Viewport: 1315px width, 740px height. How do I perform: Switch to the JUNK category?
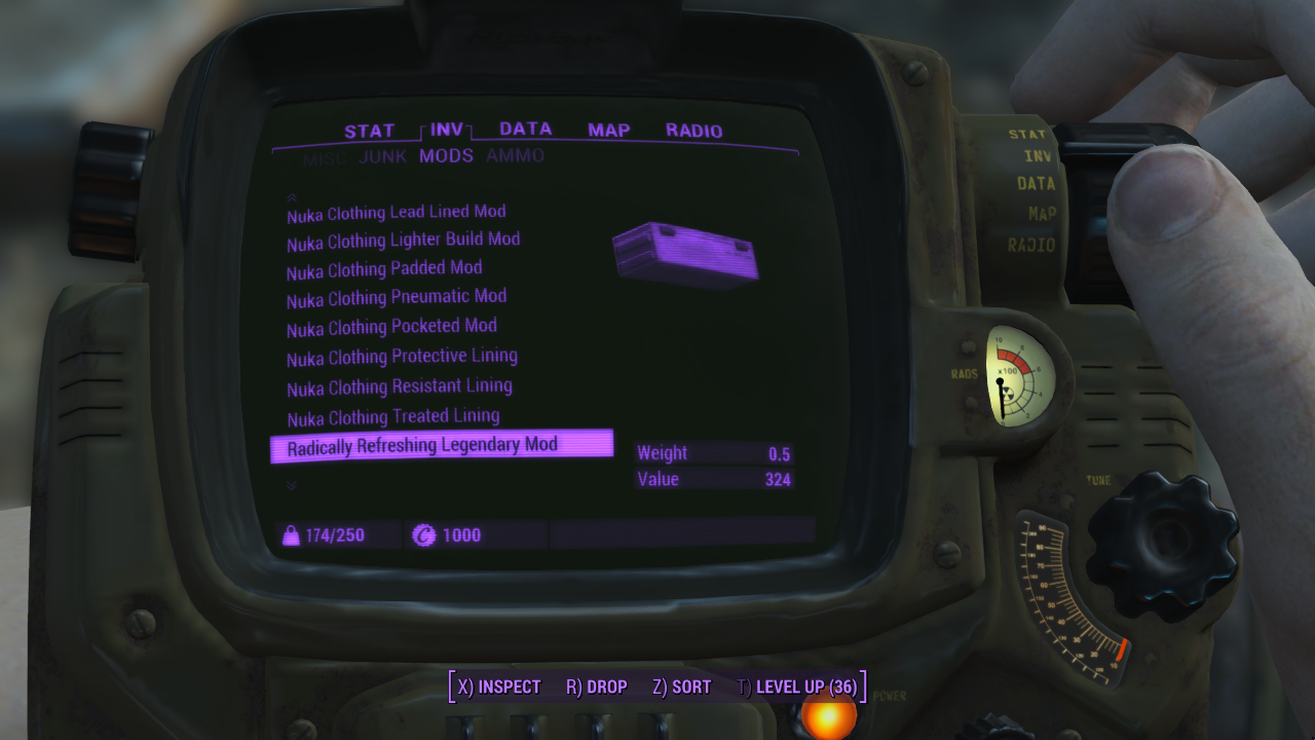pos(382,156)
